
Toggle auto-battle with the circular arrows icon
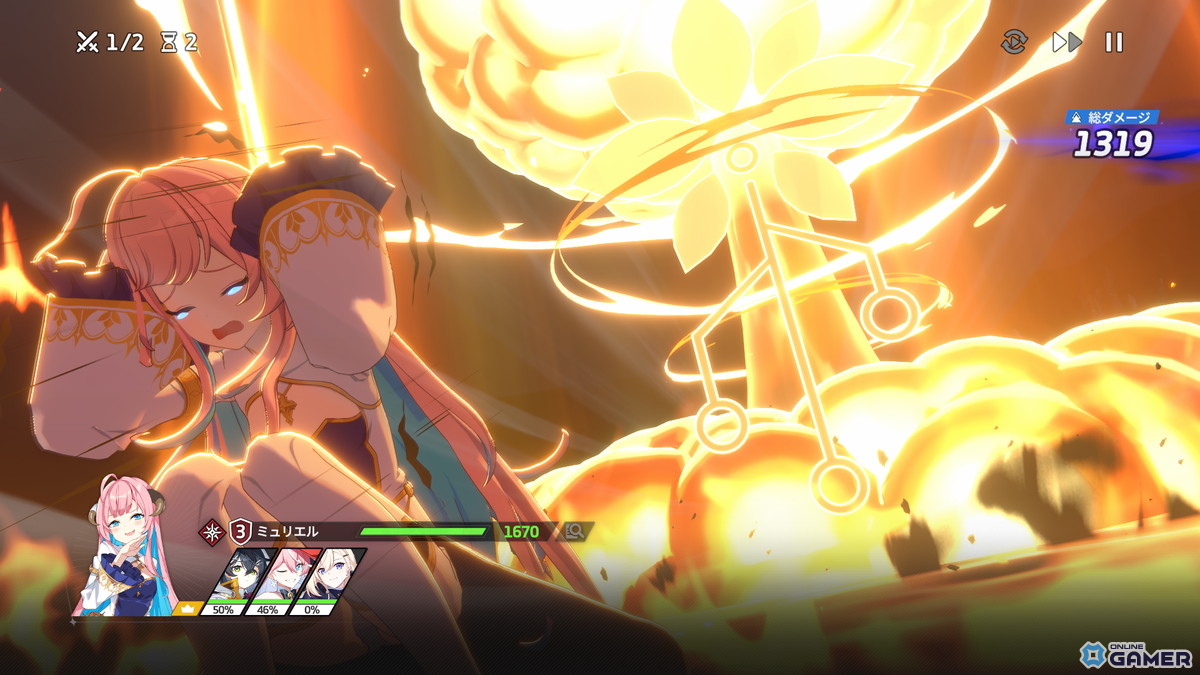pos(1014,42)
